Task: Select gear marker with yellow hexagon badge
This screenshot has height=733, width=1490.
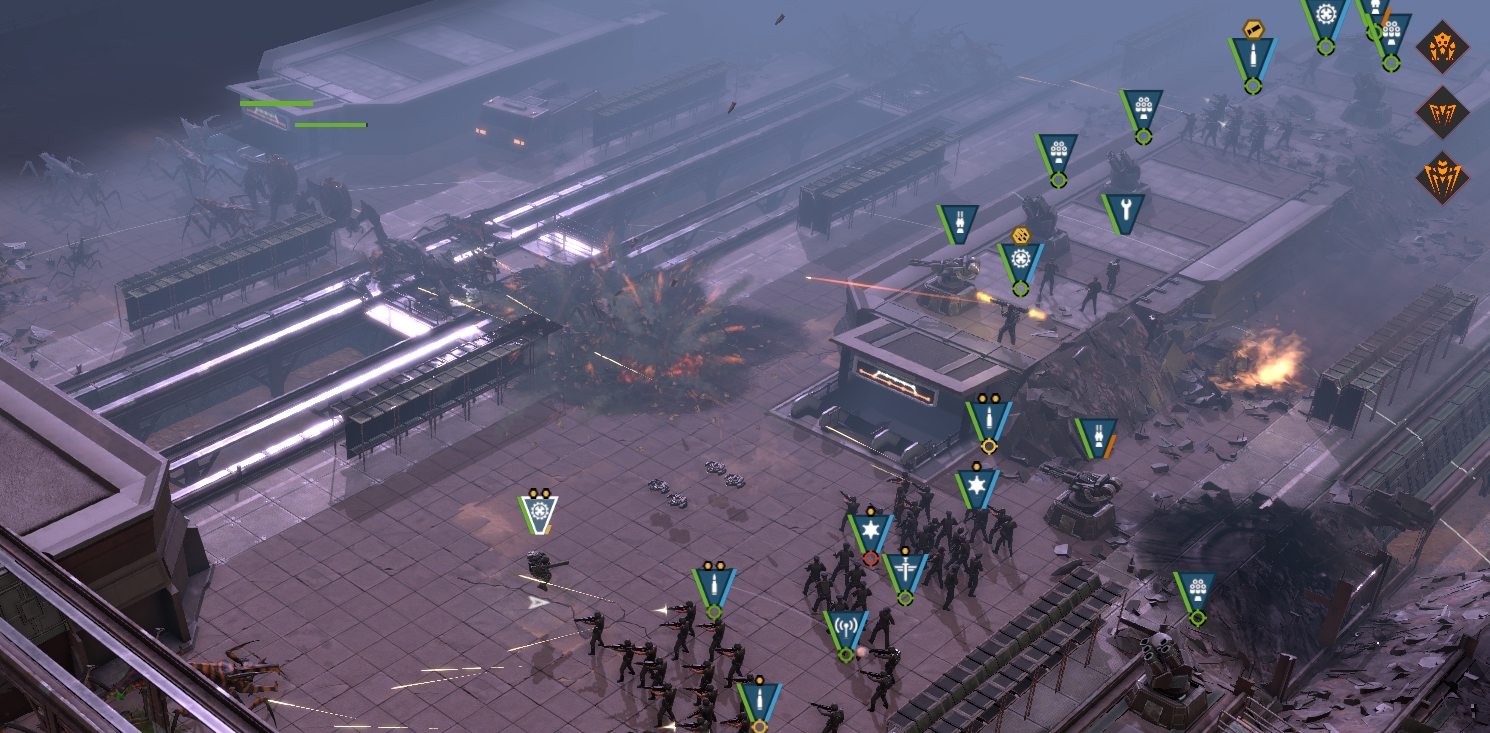Action: click(1020, 260)
